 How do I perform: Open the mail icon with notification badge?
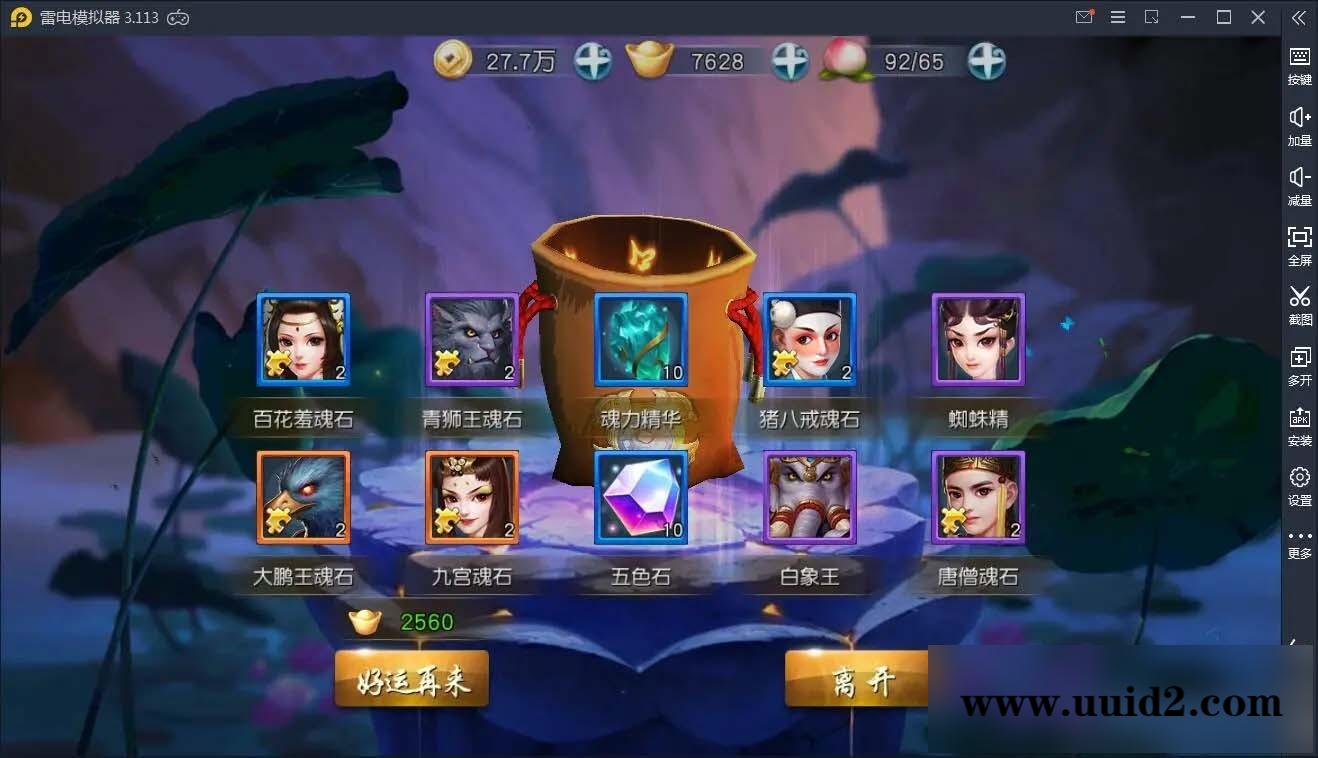pyautogui.click(x=1084, y=17)
